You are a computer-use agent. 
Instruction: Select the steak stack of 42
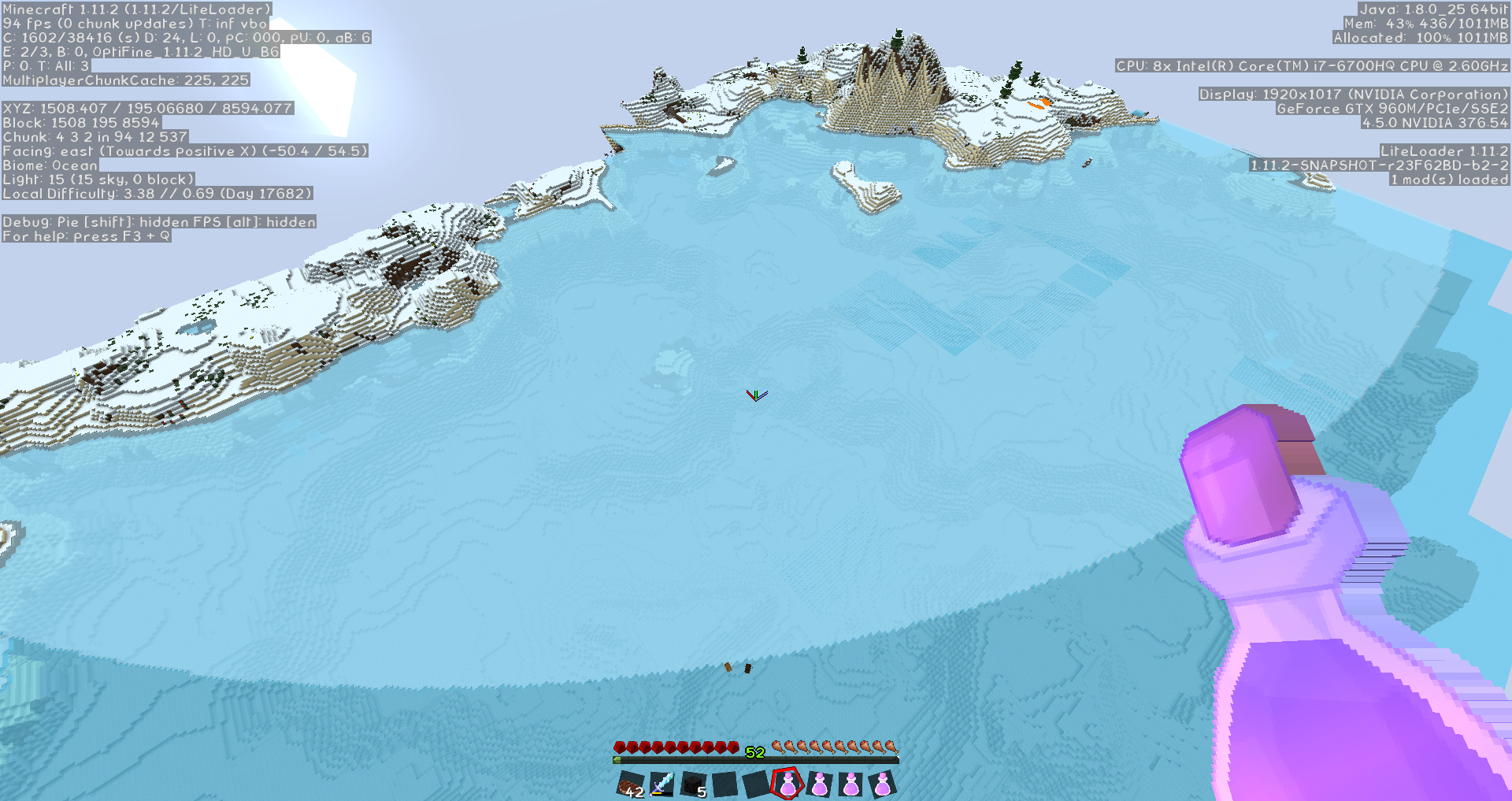point(631,784)
